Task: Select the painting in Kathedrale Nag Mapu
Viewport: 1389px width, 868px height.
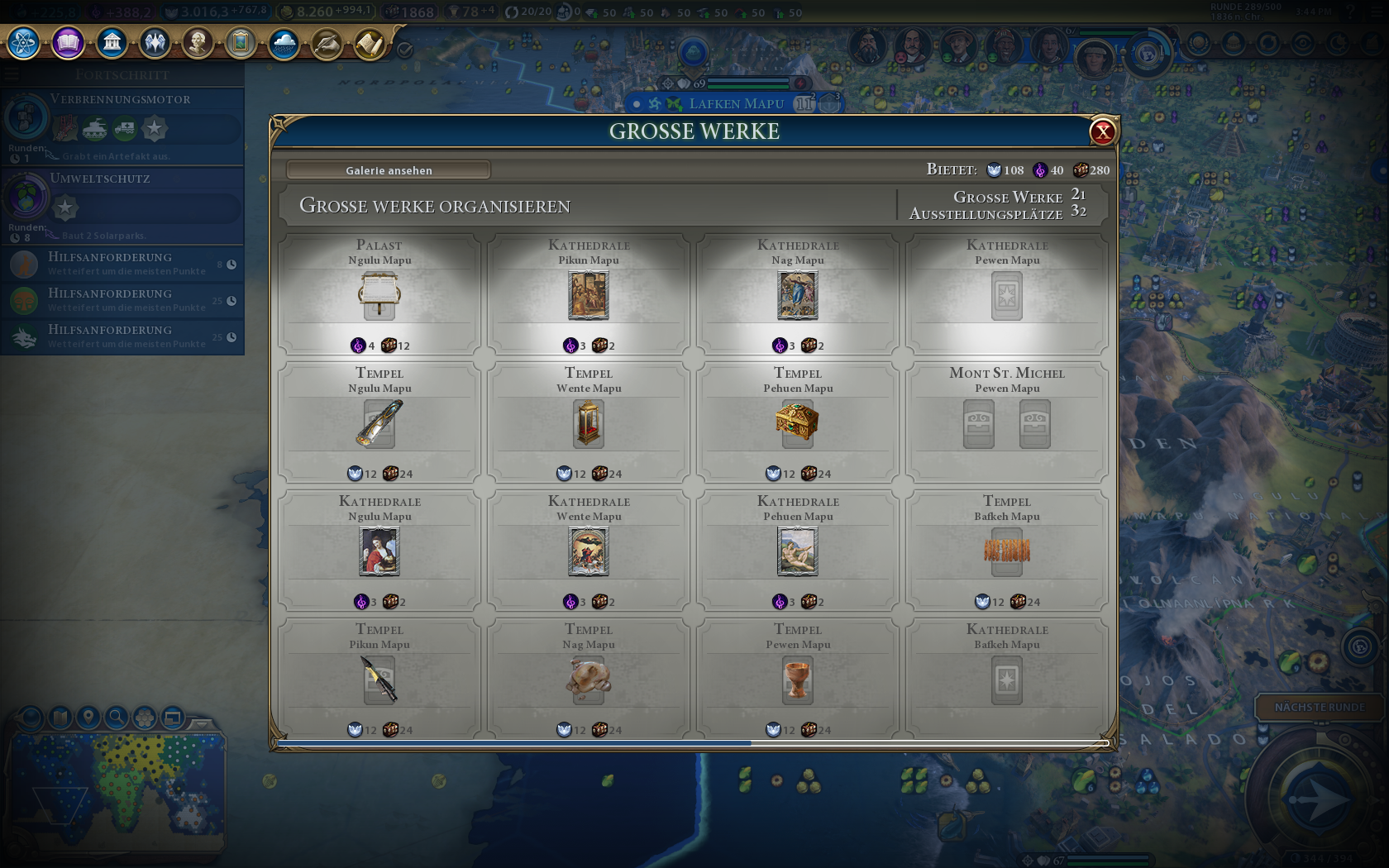Action: coord(798,296)
